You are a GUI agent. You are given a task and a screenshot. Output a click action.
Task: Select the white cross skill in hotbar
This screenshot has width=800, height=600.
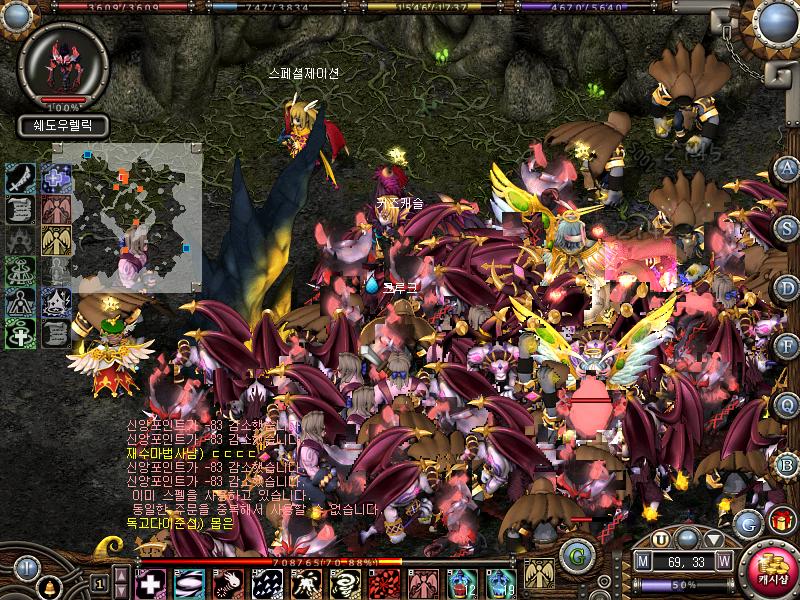tap(150, 582)
